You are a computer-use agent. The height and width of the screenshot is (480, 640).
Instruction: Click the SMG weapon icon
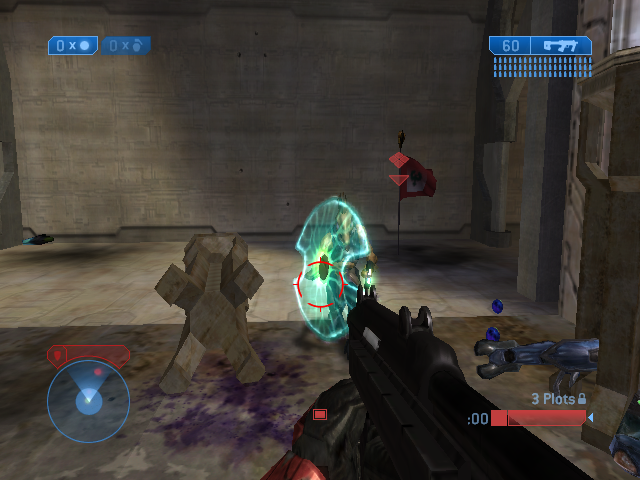[560, 45]
